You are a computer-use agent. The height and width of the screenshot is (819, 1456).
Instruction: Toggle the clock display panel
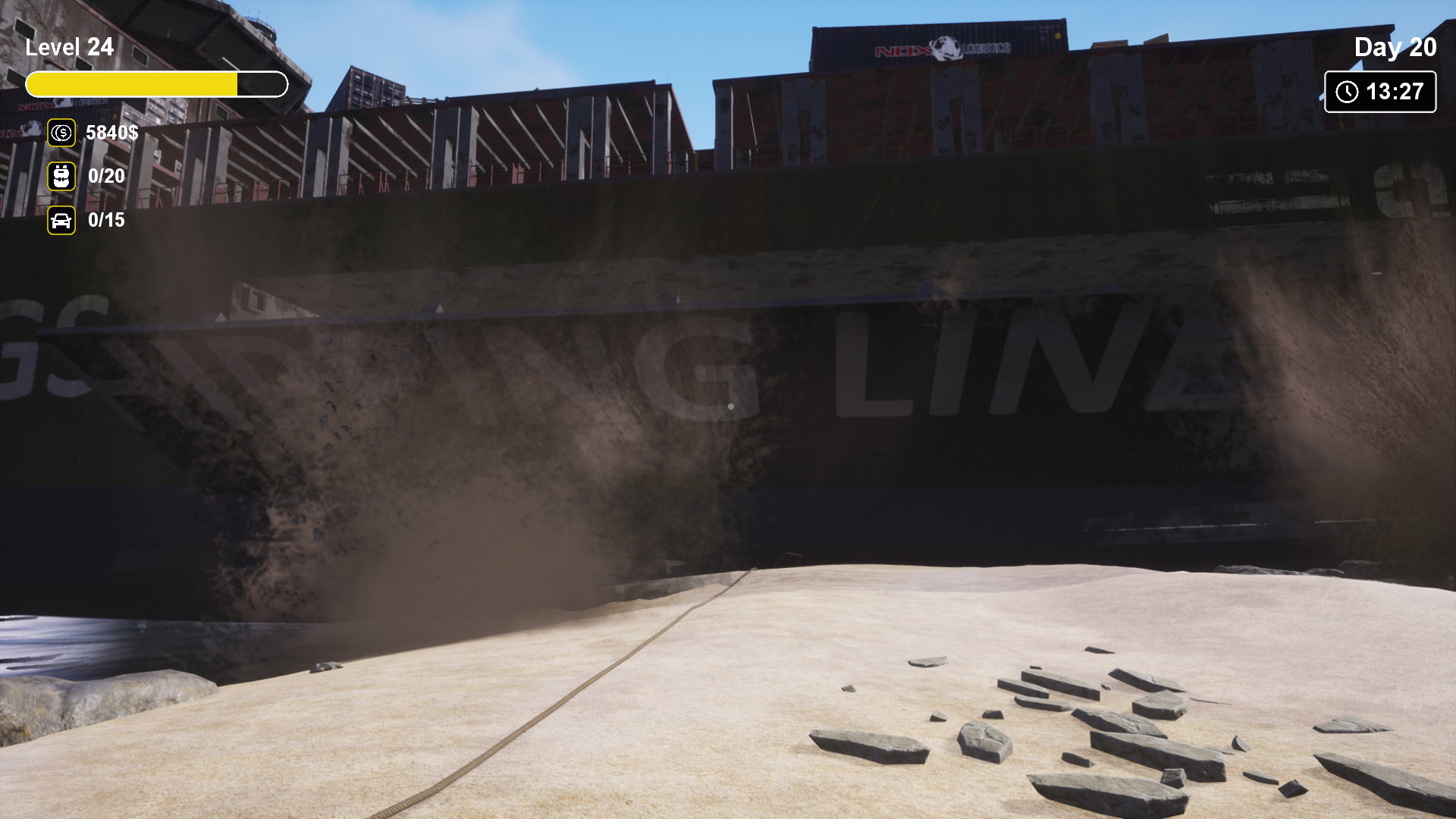[x=1379, y=93]
